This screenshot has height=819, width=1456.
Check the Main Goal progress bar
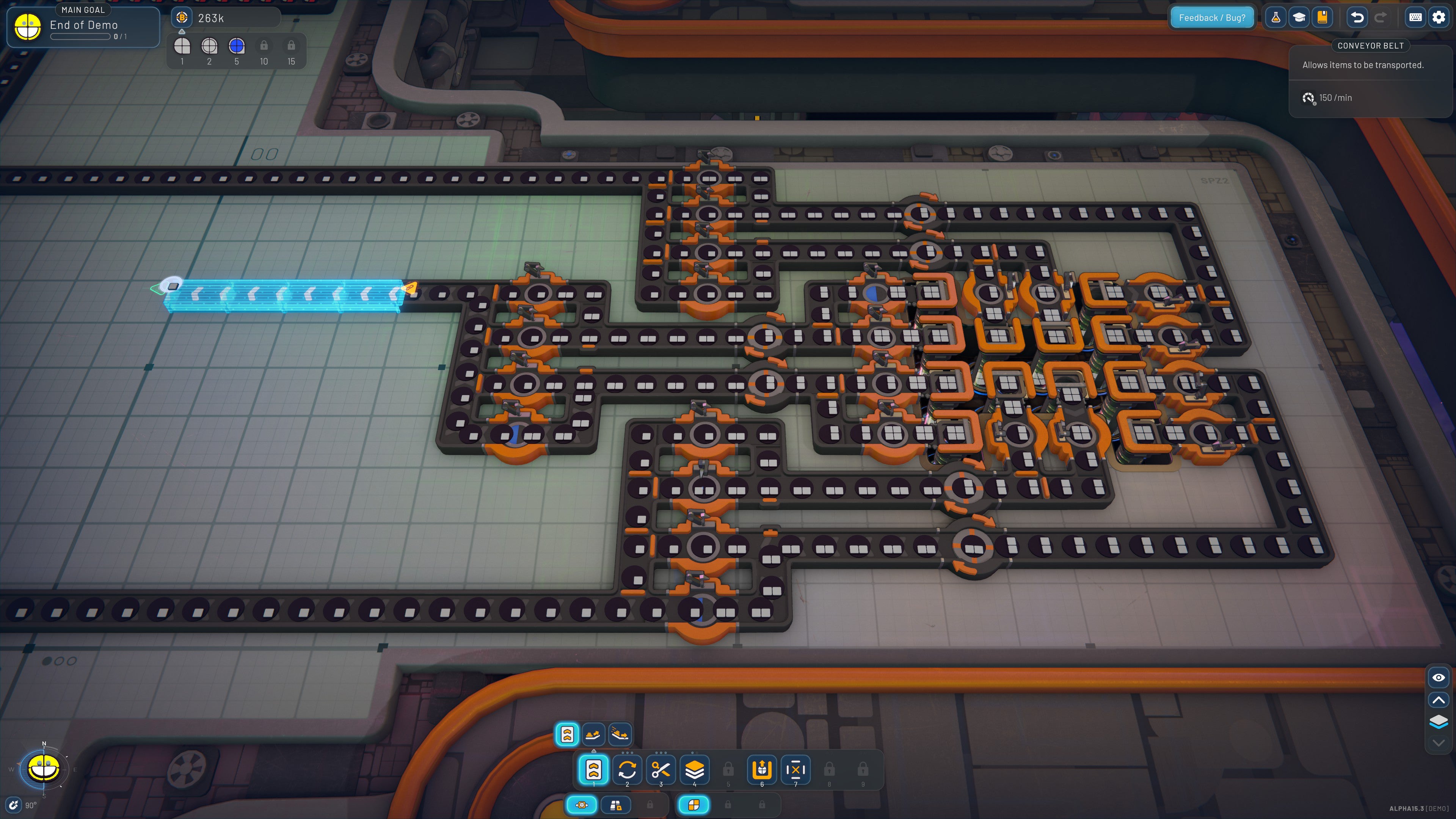pos(81,36)
